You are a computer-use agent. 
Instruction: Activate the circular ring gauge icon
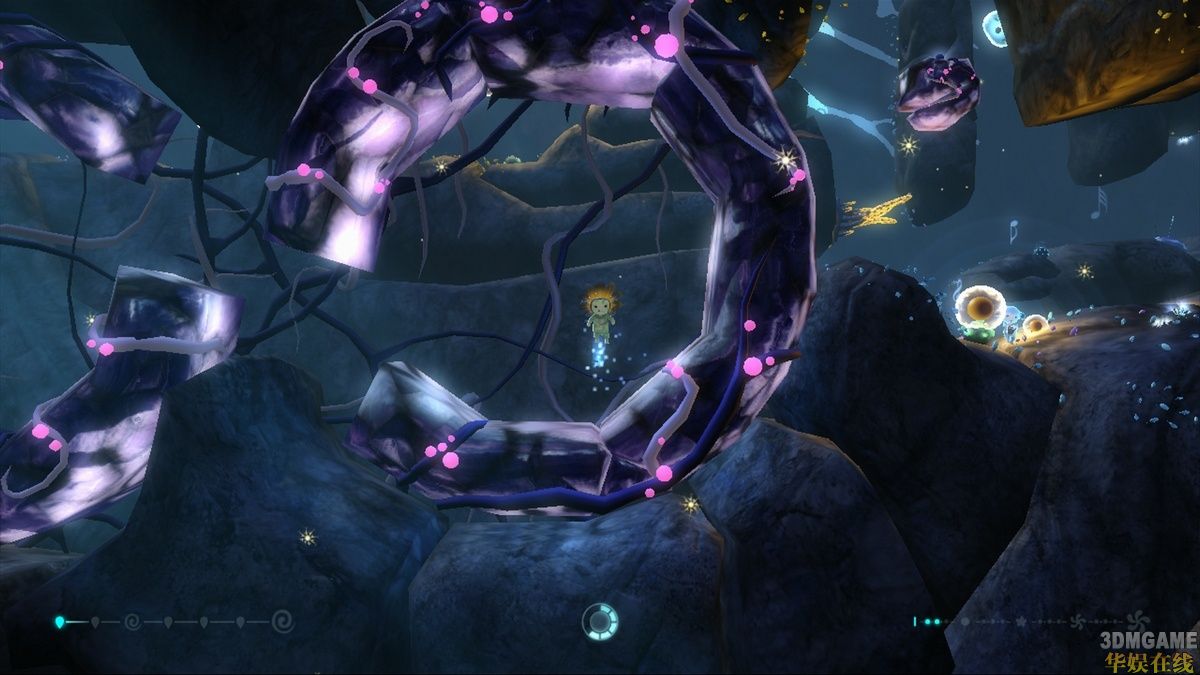coord(600,622)
